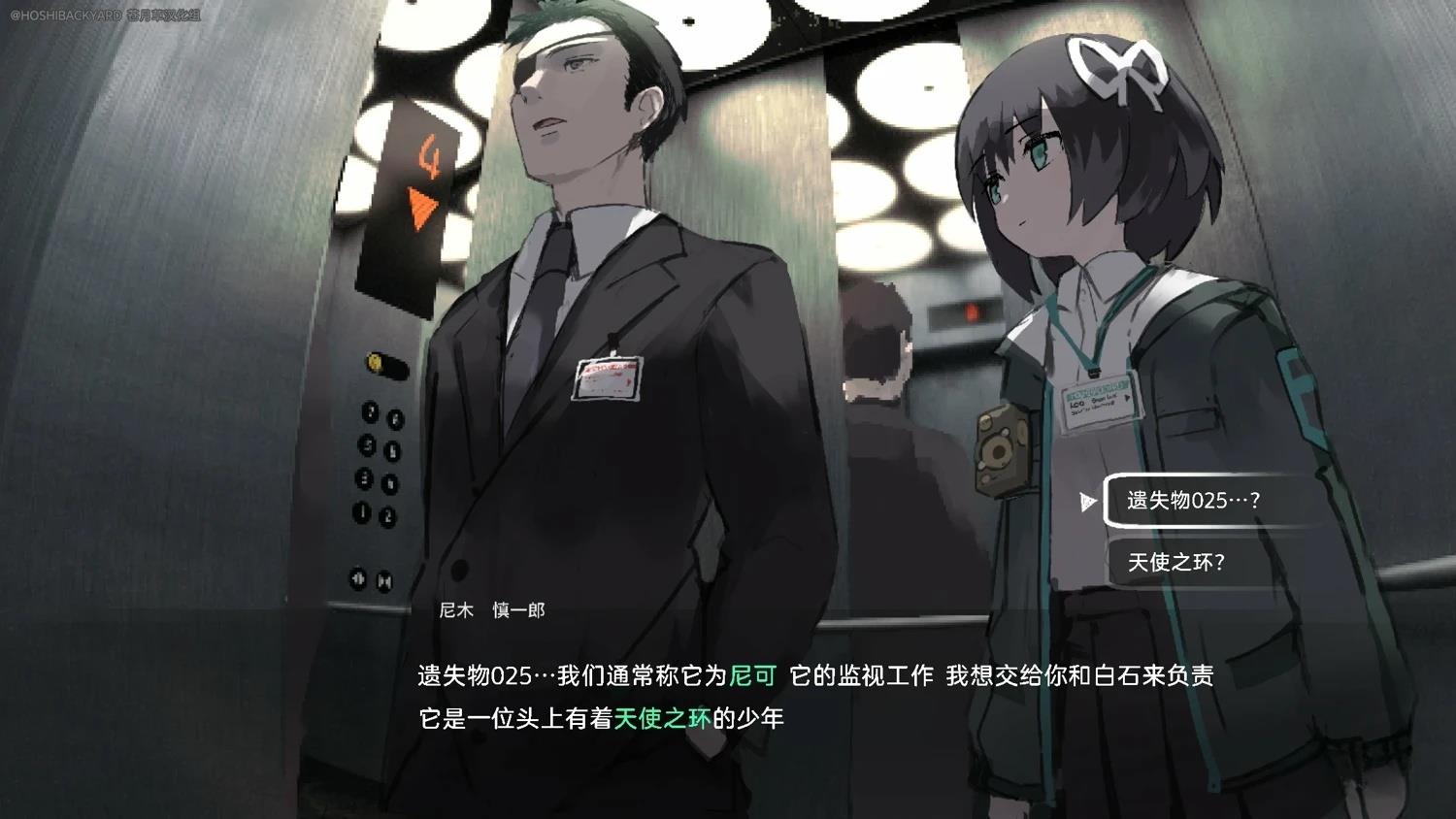1456x819 pixels.
Task: Click the red down arrow on floor indicator
Action: (419, 205)
